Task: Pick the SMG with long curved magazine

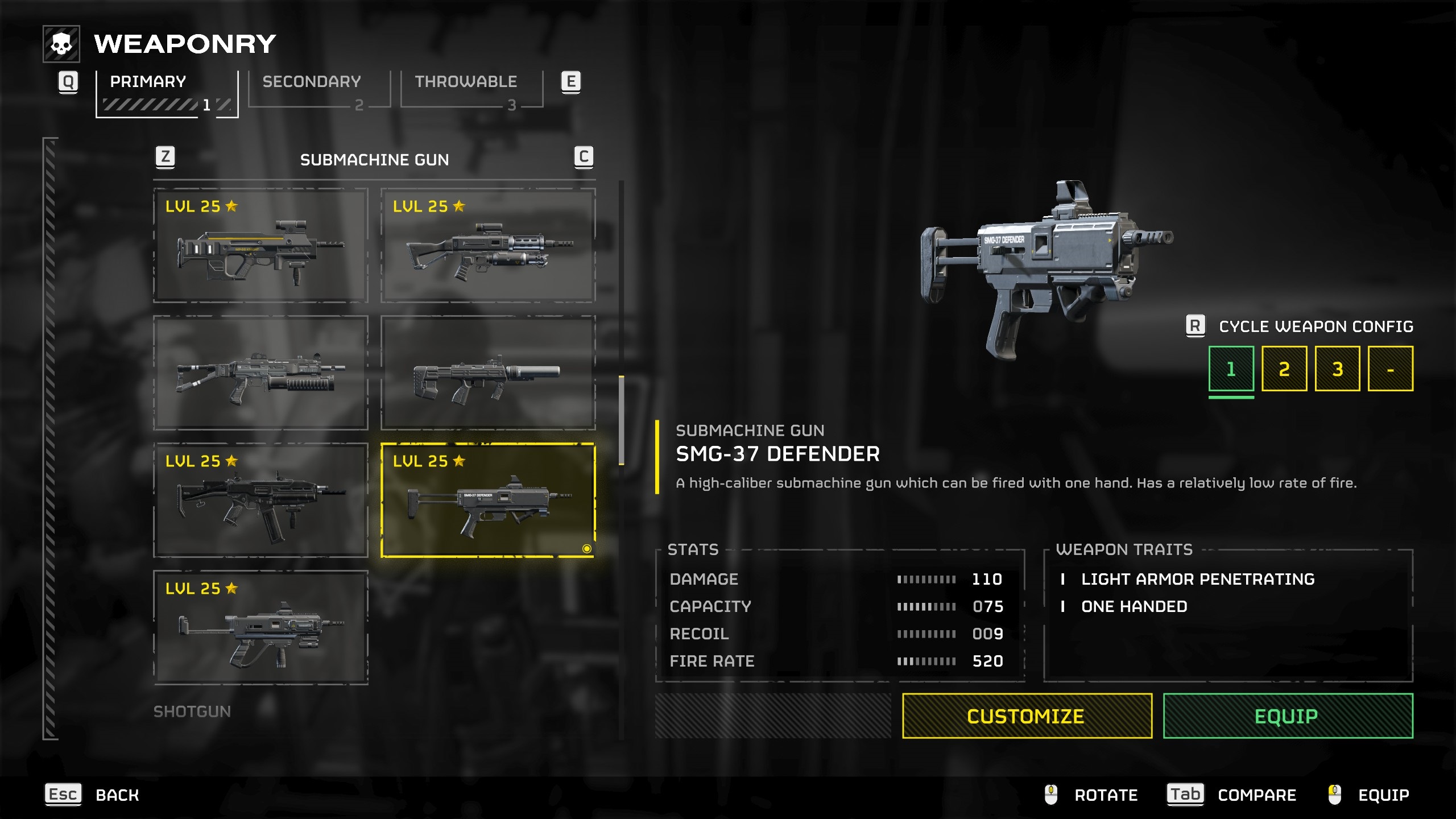Action: 260,500
